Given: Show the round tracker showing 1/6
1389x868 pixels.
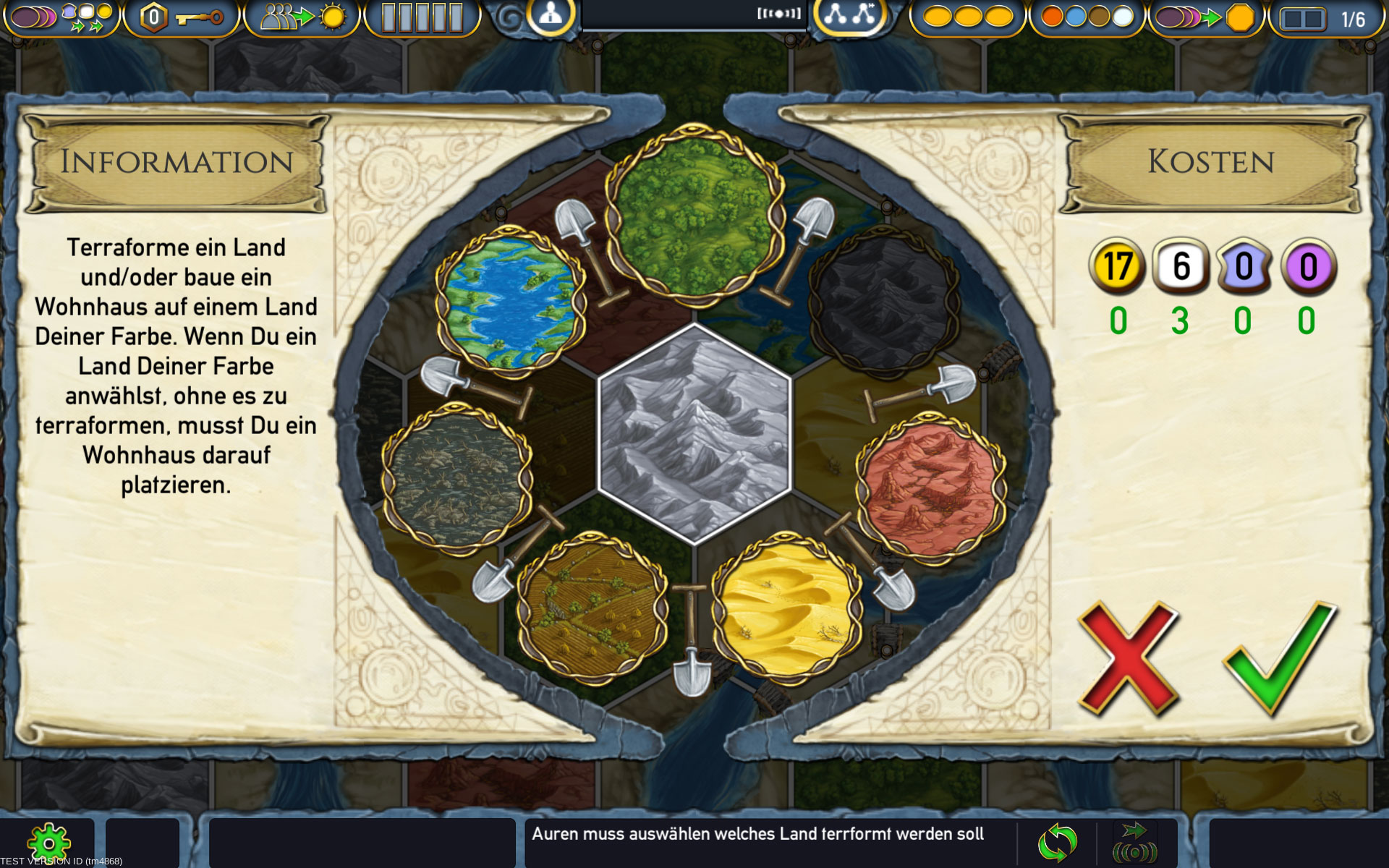Looking at the screenshot, I should pyautogui.click(x=1324, y=18).
